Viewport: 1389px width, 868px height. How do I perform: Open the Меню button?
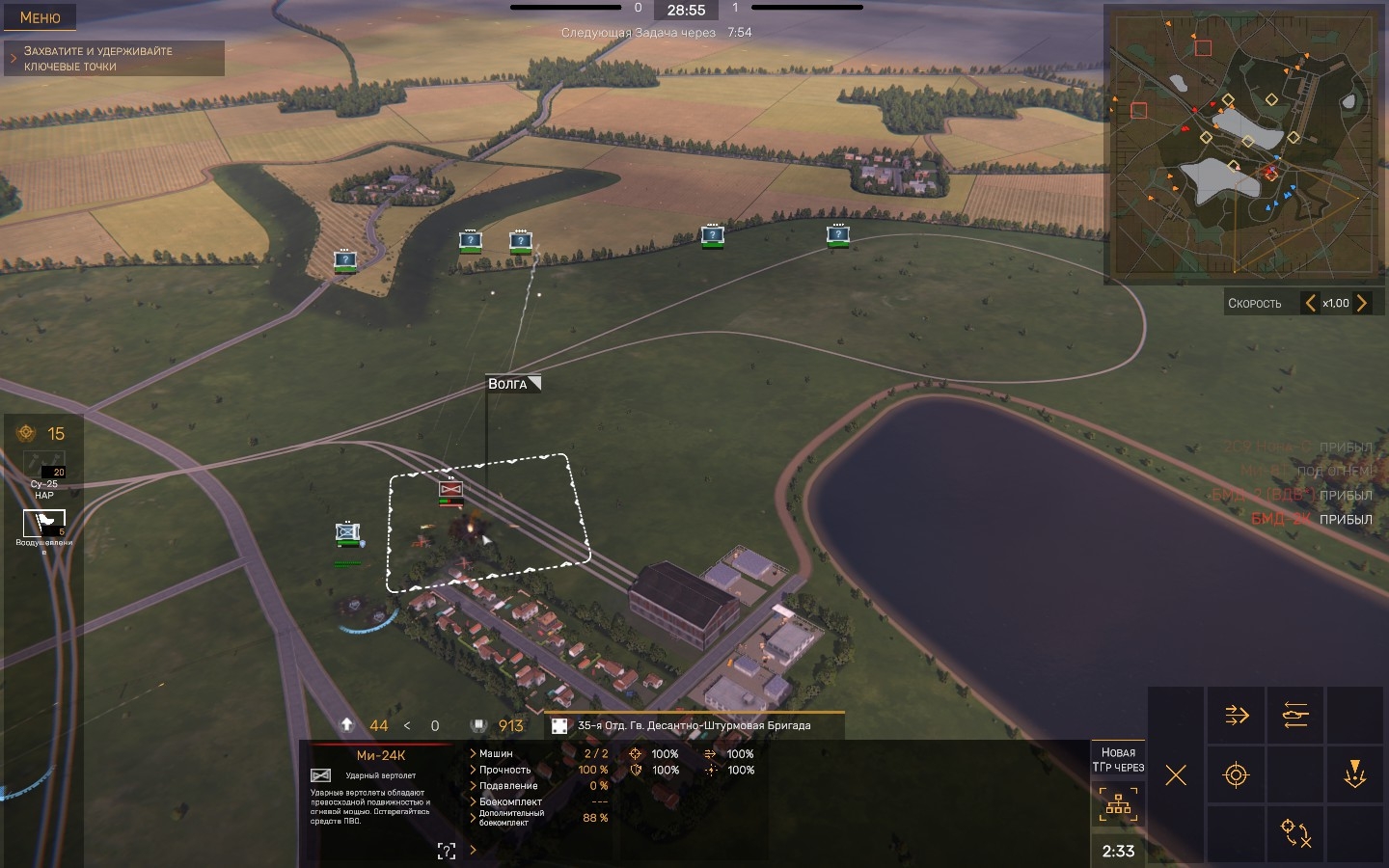40,17
